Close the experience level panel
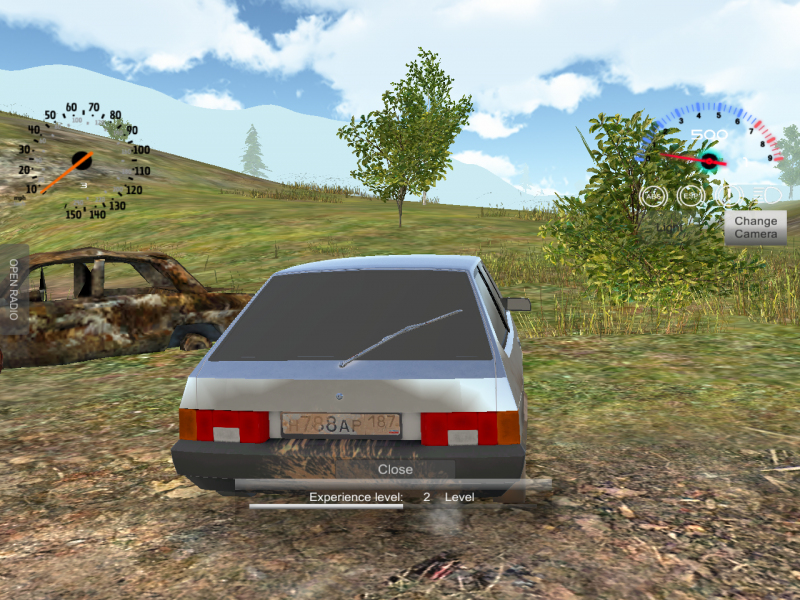 (395, 469)
